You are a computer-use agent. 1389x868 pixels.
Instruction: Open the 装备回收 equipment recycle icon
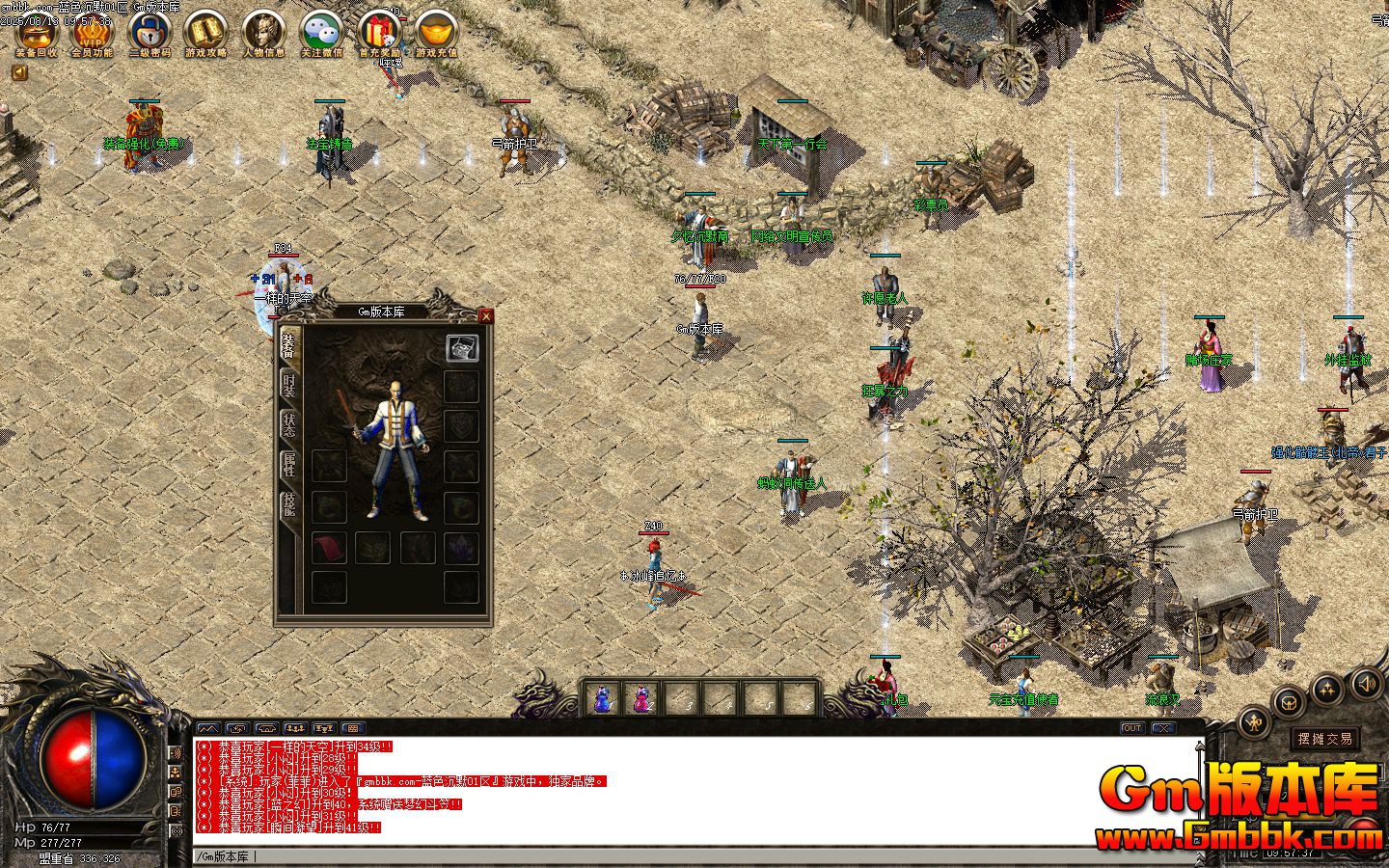tap(37, 32)
